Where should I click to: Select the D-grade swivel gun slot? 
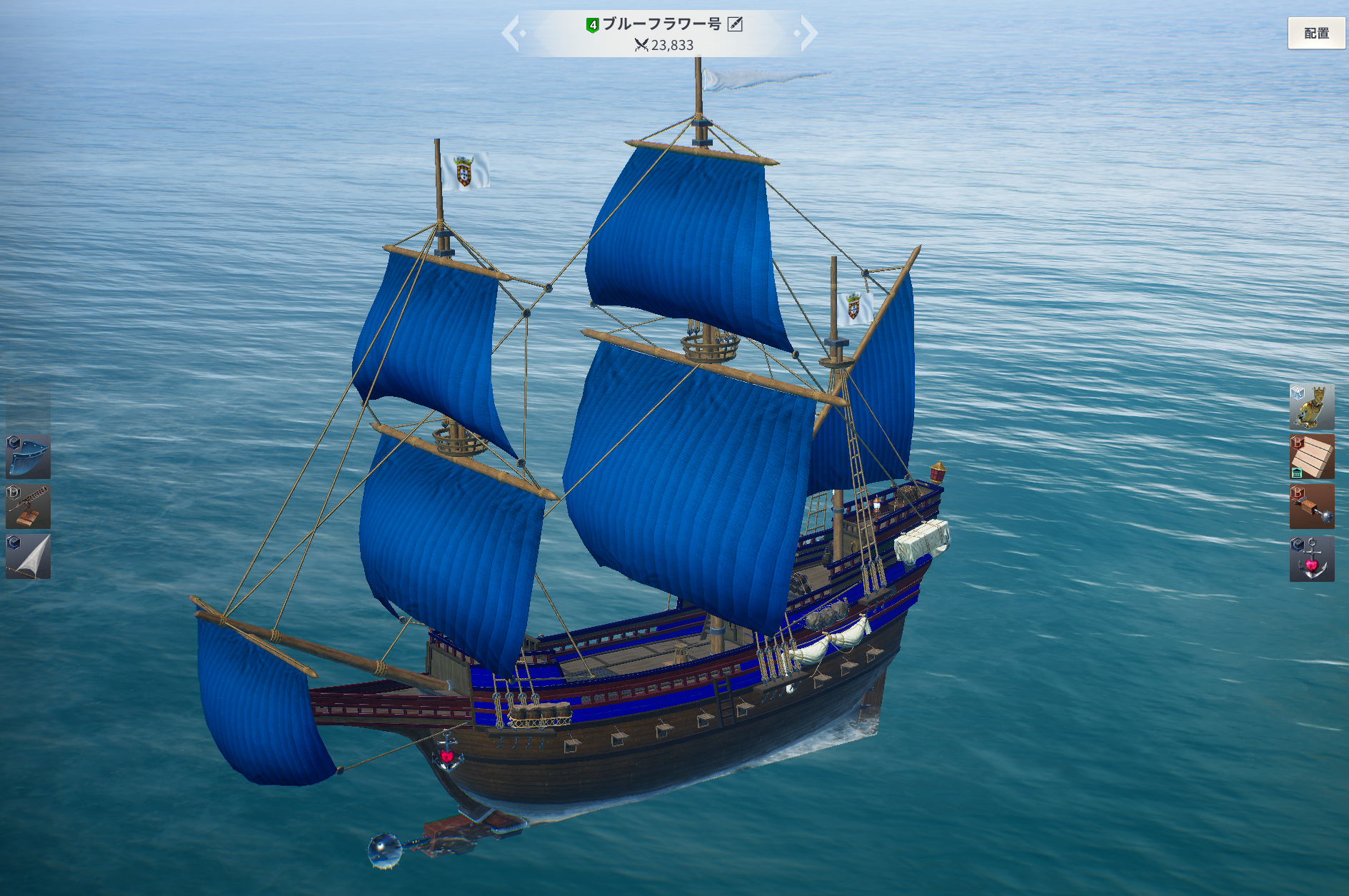pos(29,506)
